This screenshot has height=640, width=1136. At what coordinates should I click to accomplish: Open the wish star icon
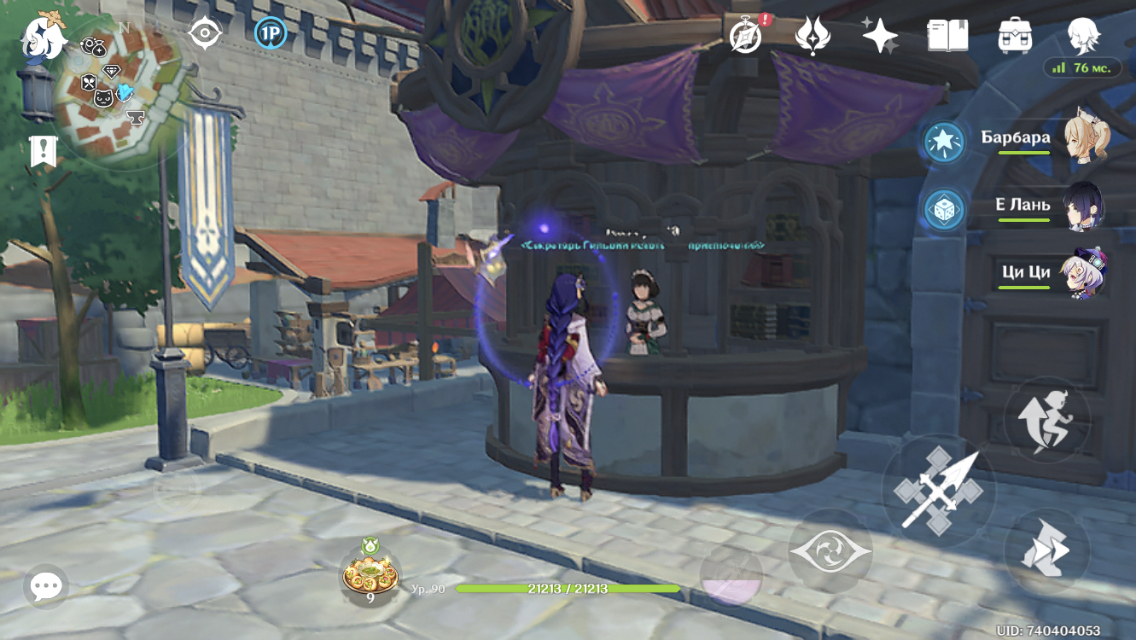pos(880,36)
